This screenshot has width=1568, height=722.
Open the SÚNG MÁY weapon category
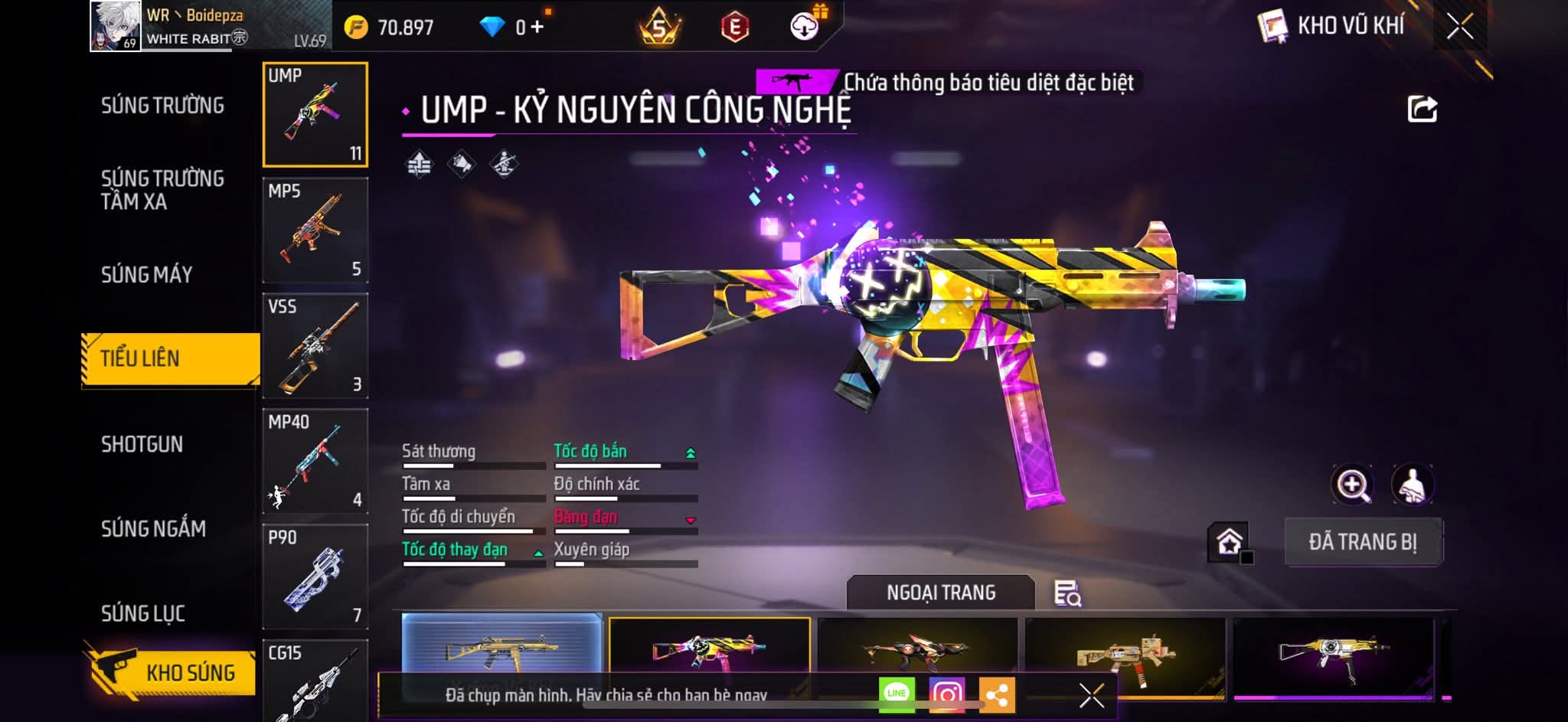[146, 274]
